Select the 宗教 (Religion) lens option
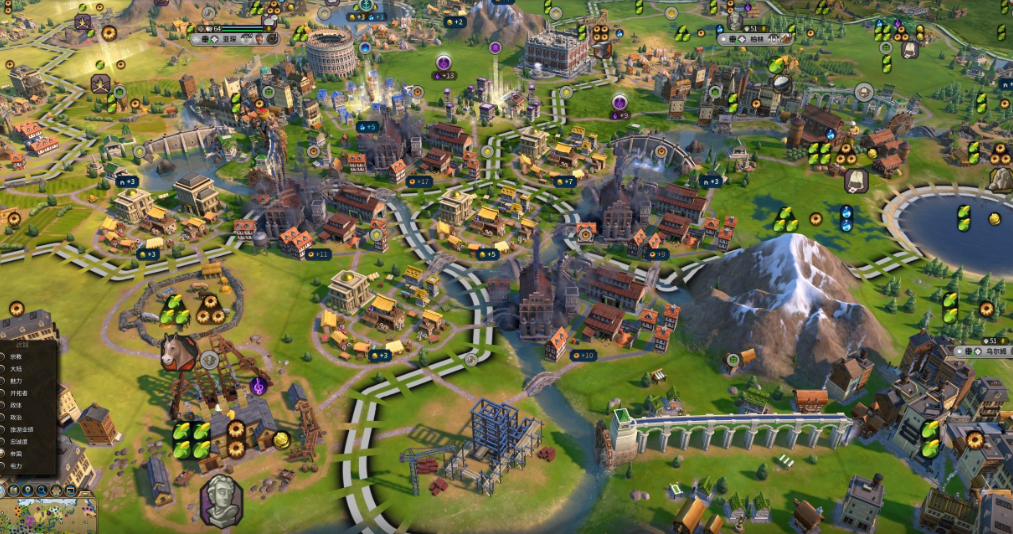Viewport: 1013px width, 534px height. 16,356
